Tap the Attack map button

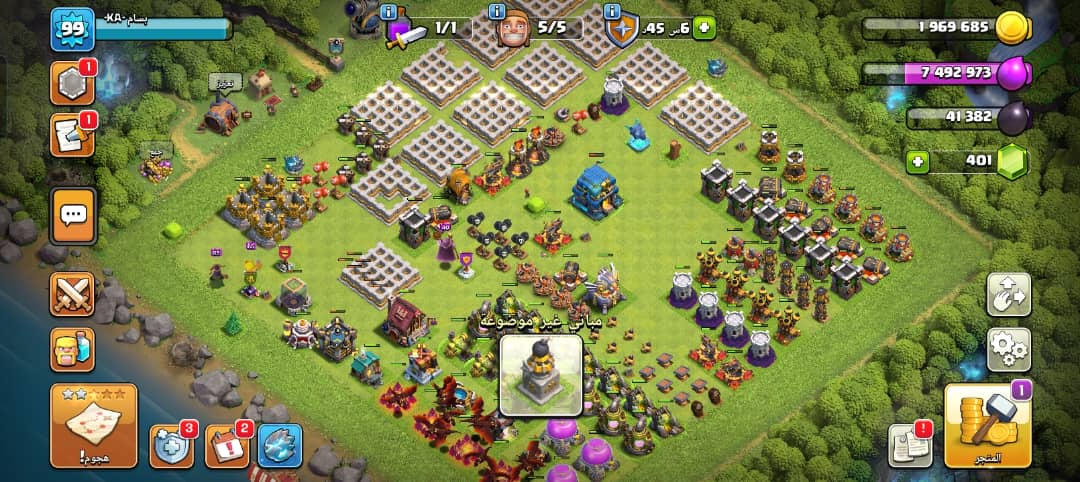pyautogui.click(x=93, y=425)
